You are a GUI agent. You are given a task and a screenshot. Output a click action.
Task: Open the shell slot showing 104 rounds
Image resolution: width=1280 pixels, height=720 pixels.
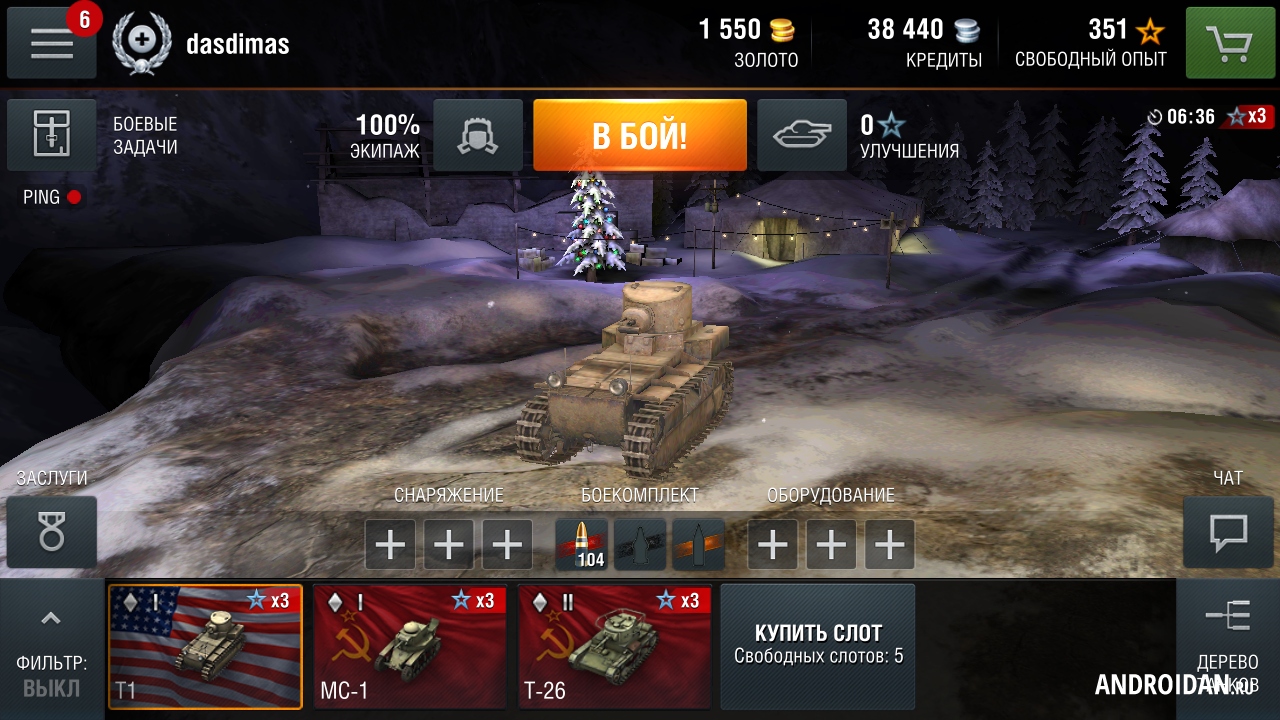[x=582, y=544]
